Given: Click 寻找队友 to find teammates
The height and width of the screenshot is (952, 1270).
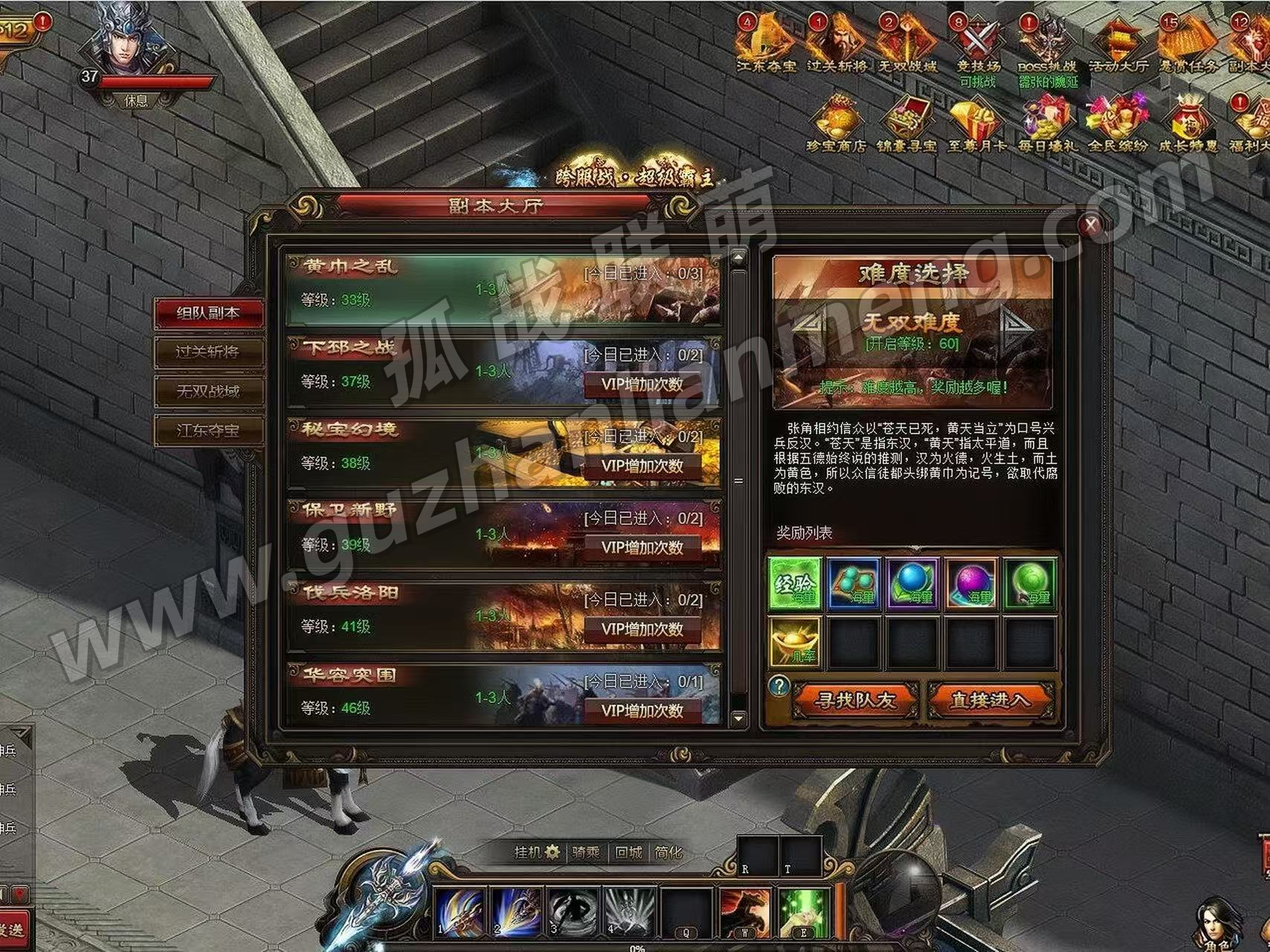Looking at the screenshot, I should (855, 701).
